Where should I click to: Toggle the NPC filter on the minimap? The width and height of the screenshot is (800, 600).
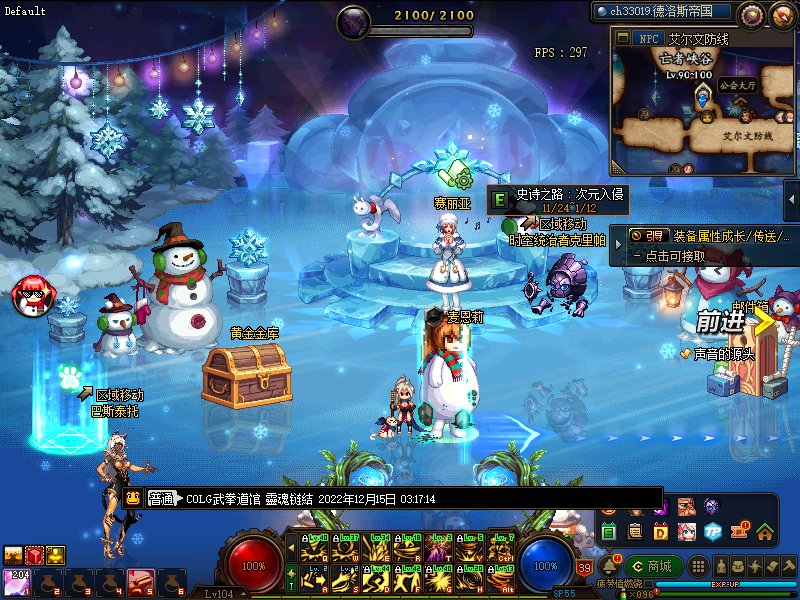[646, 38]
